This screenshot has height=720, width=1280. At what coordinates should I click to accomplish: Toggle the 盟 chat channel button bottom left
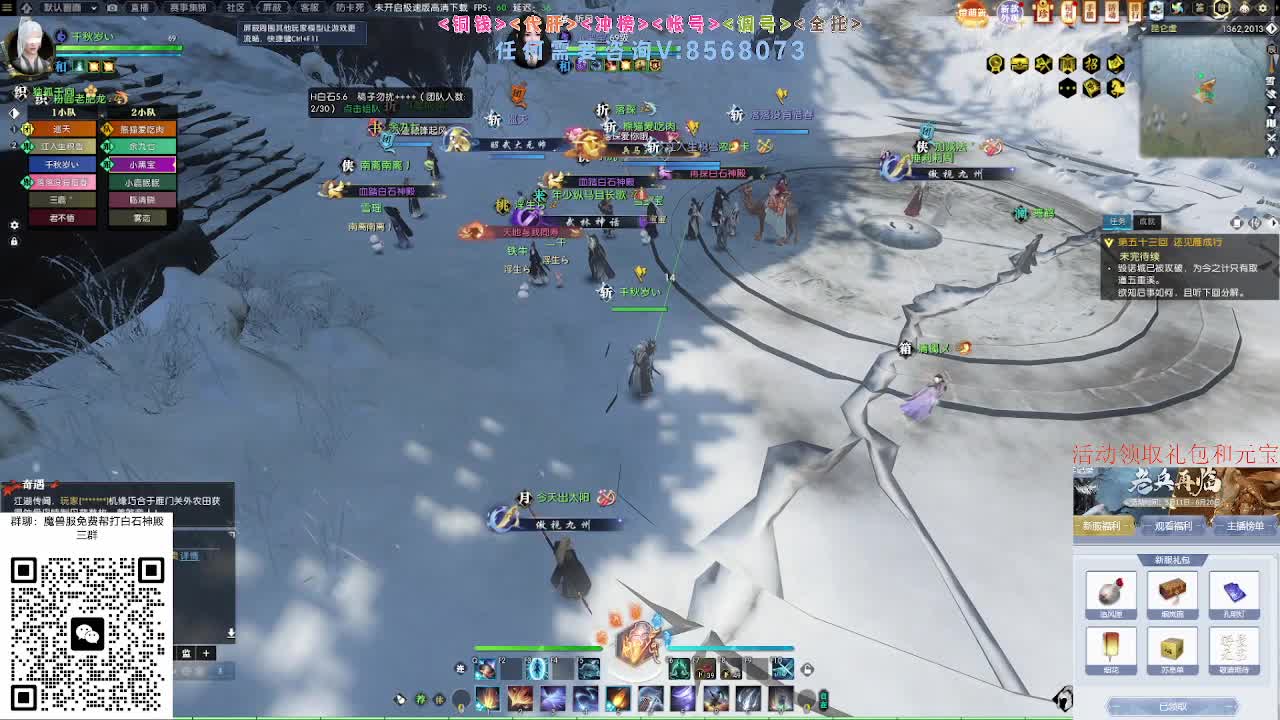click(187, 652)
